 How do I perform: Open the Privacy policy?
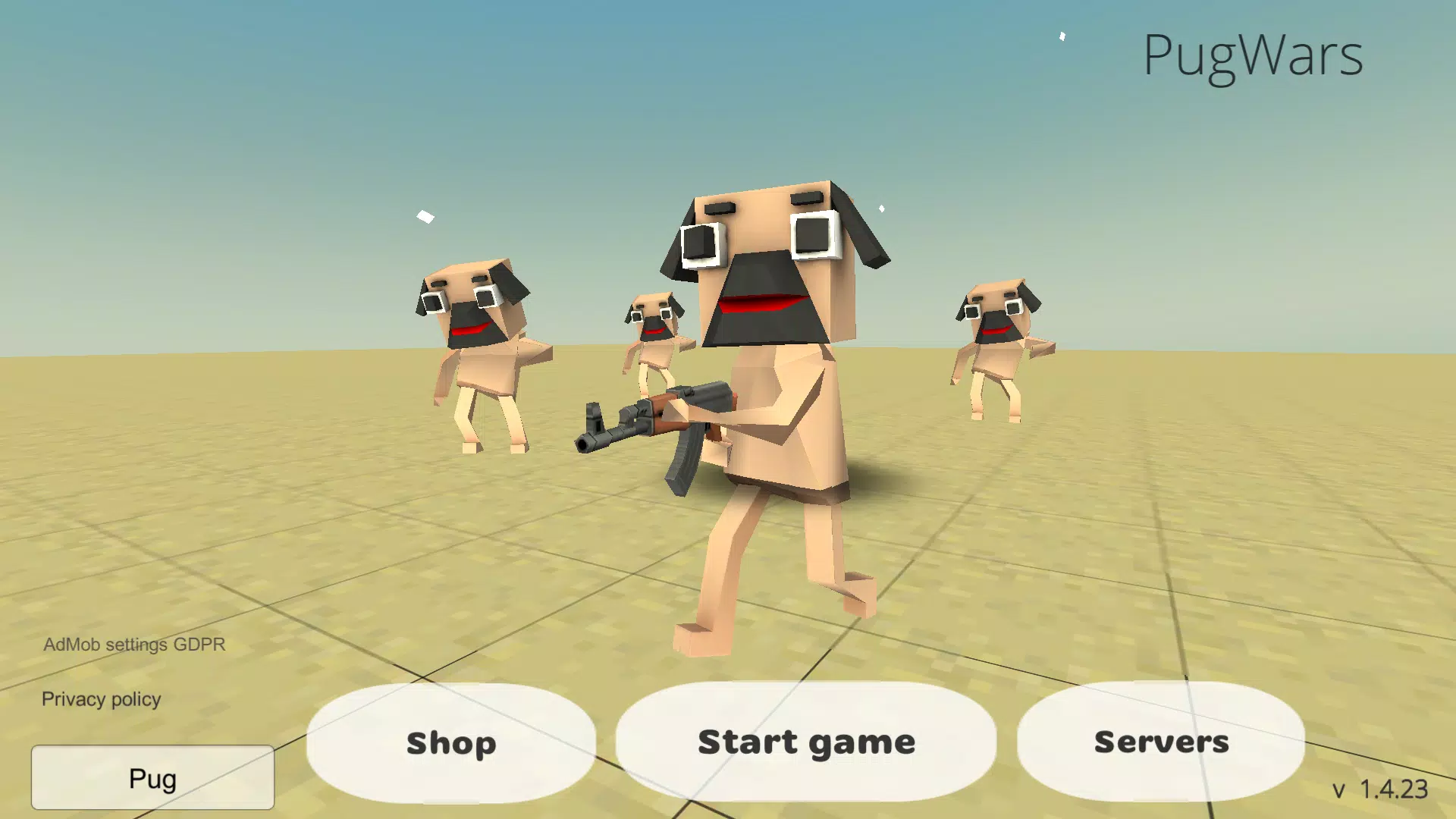pyautogui.click(x=101, y=698)
